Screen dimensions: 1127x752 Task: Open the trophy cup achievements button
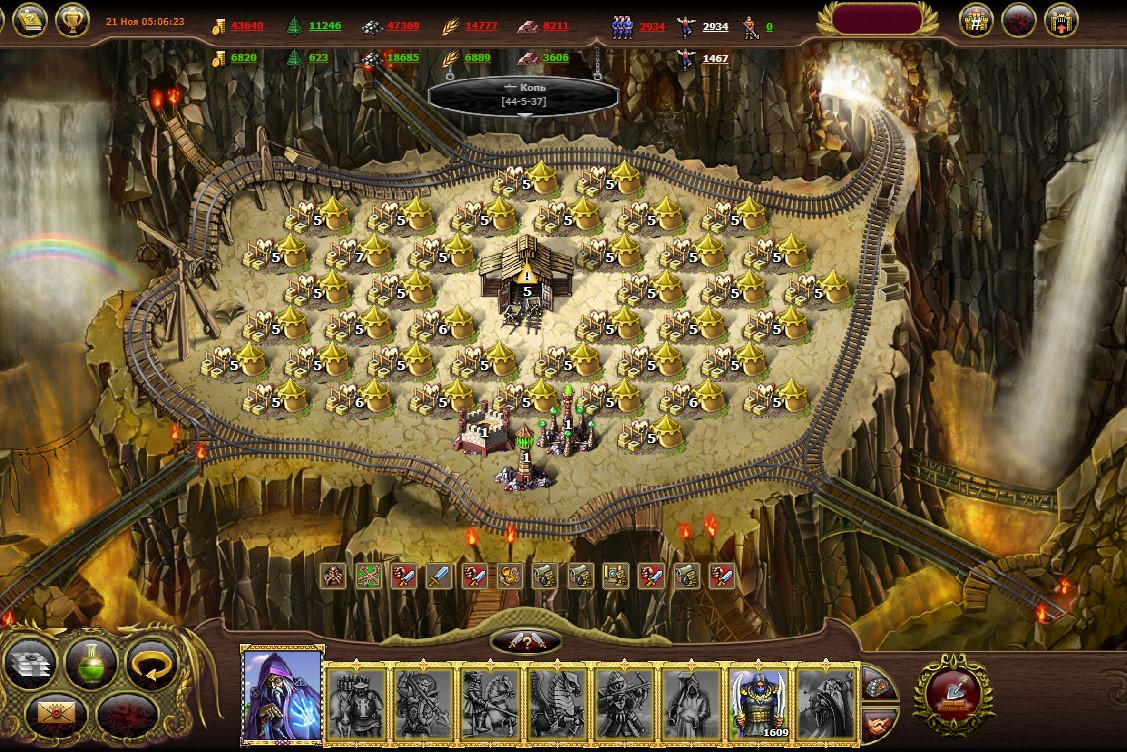pos(72,19)
